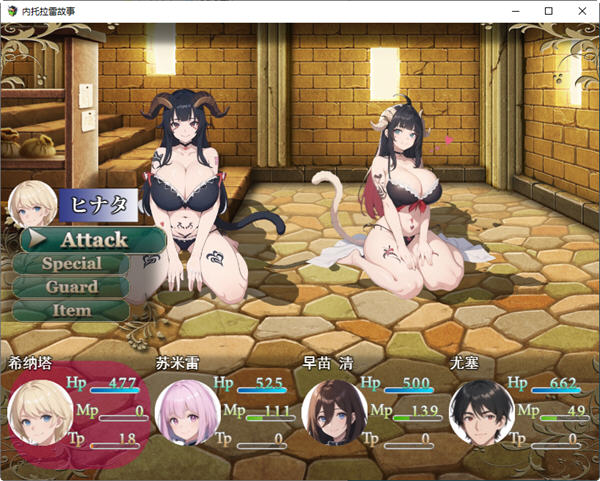The height and width of the screenshot is (481, 600).
Task: Select the Guard command
Action: point(71,287)
